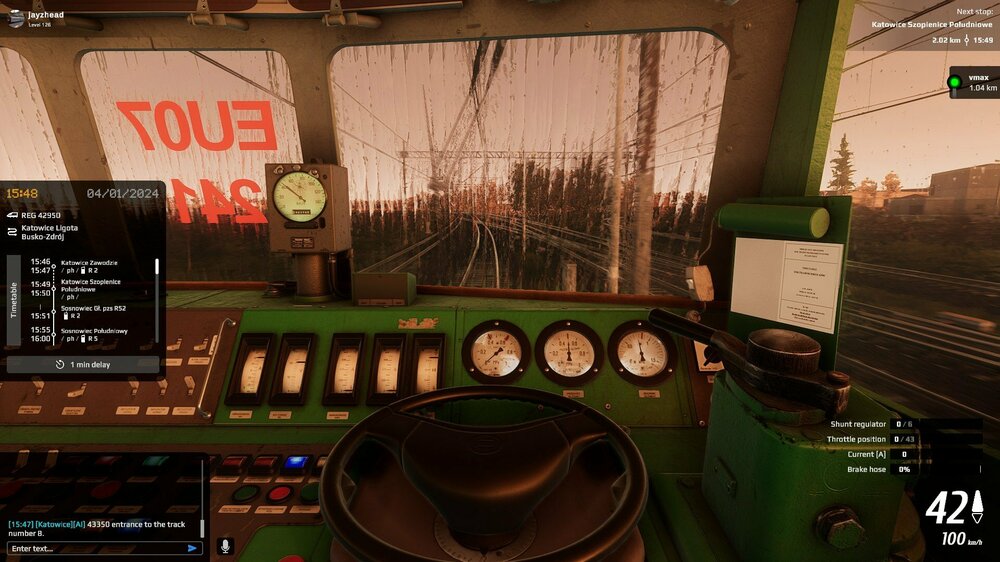
Task: Select the Sosnowiec Gł. pzs R52 timetable row
Action: click(92, 311)
